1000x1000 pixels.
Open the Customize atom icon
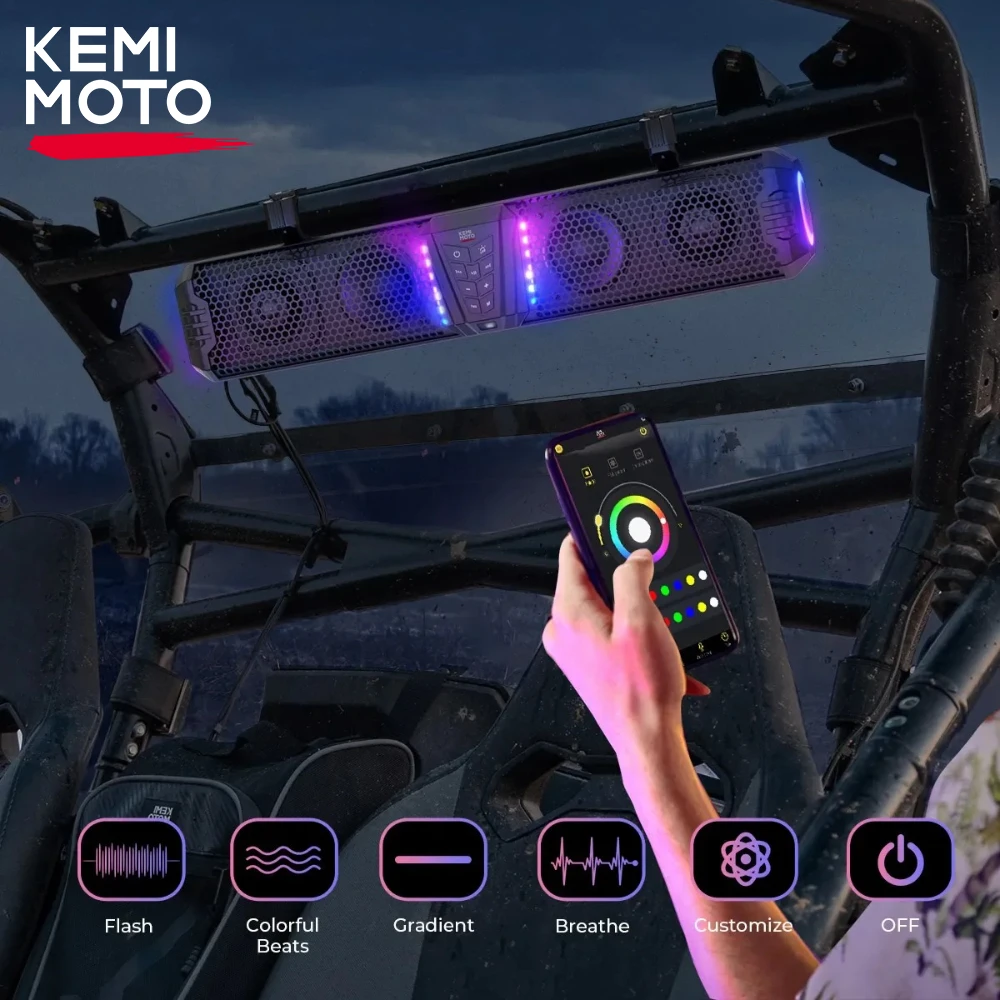click(x=744, y=860)
